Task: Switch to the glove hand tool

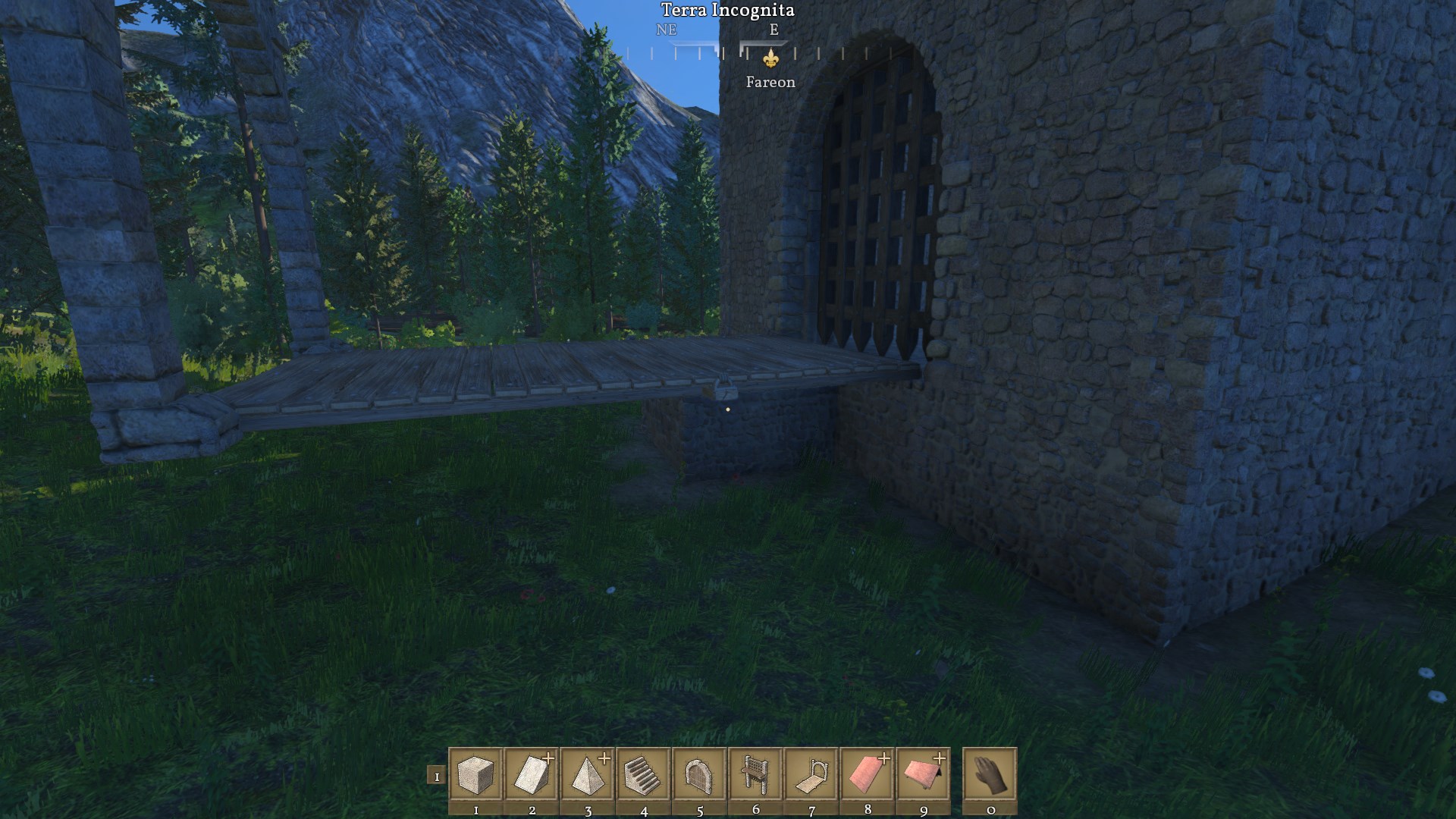Action: (990, 774)
